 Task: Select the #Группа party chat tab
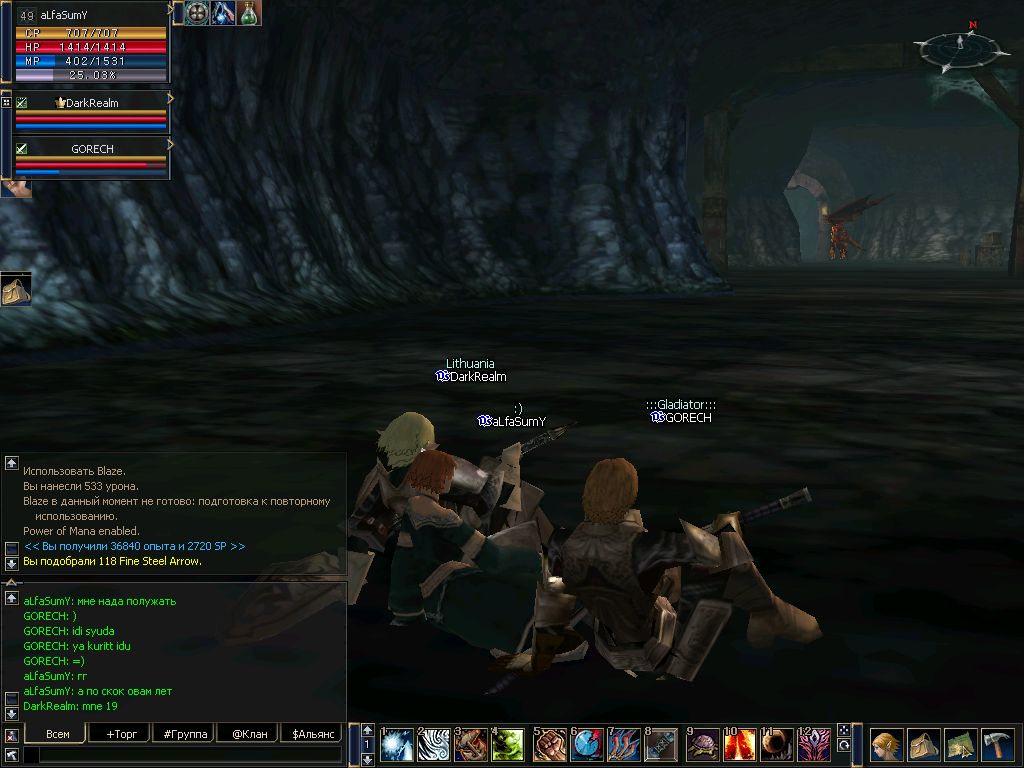click(183, 734)
